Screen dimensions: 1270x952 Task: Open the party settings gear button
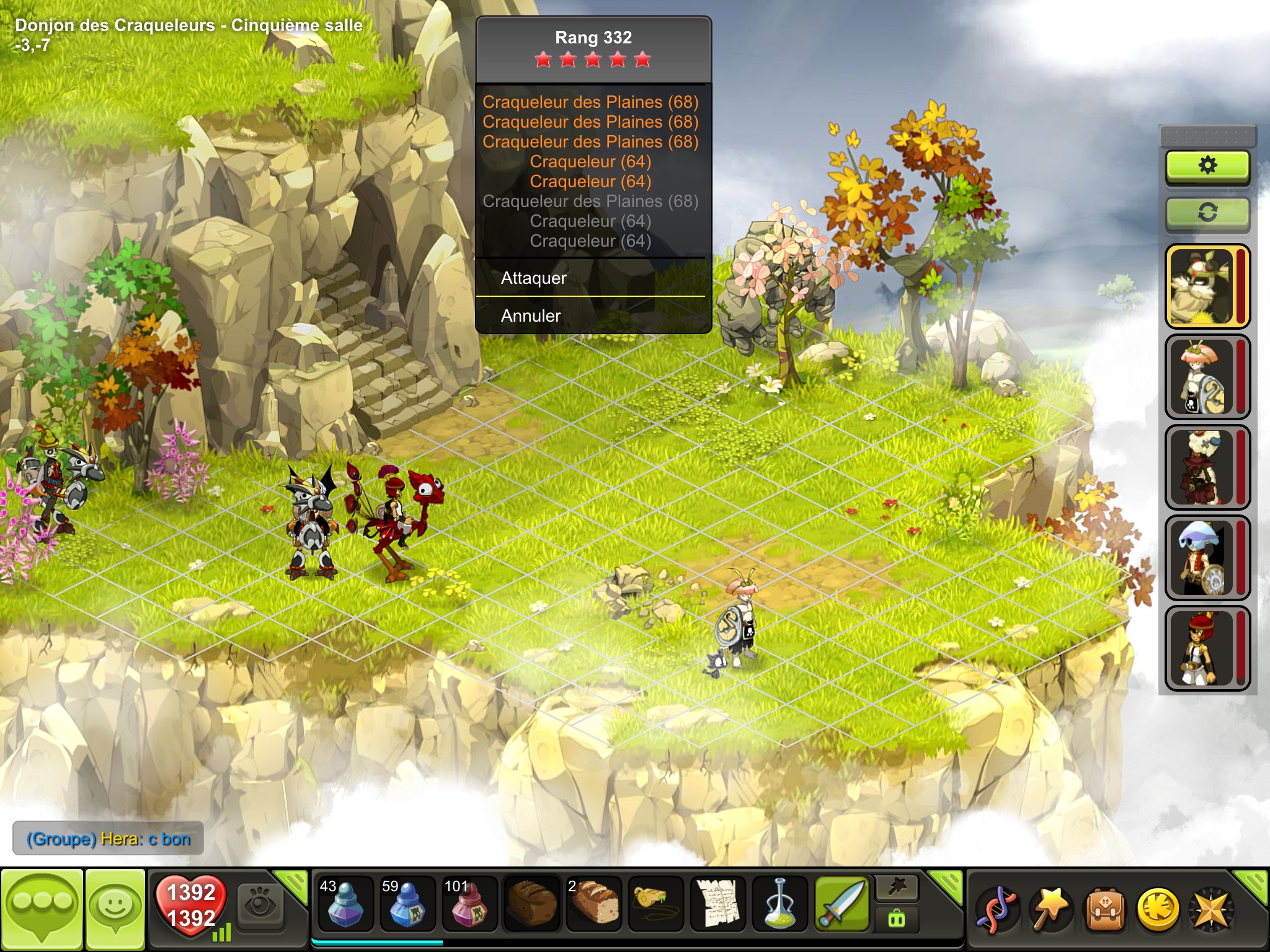(x=1207, y=166)
